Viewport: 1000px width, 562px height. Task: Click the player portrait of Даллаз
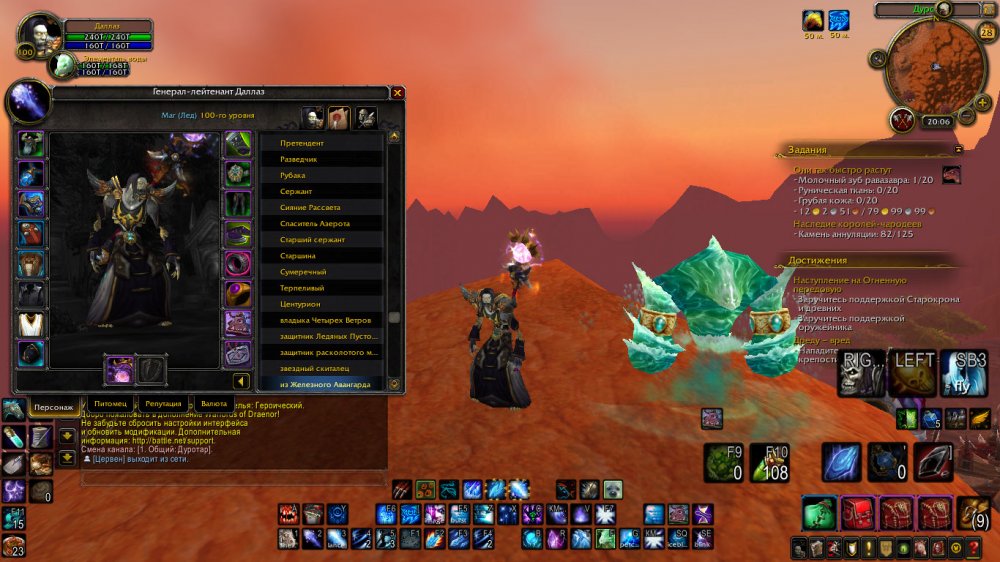(40, 34)
